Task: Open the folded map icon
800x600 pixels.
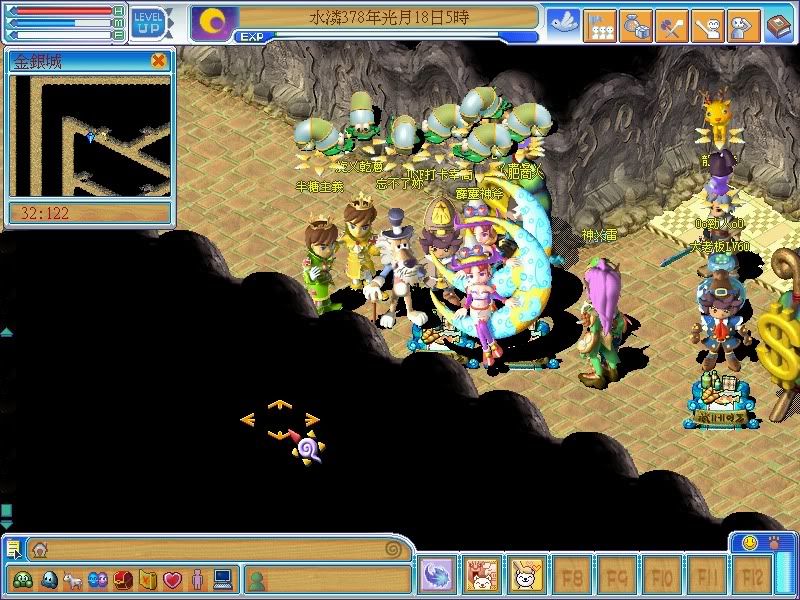Action: (x=148, y=579)
